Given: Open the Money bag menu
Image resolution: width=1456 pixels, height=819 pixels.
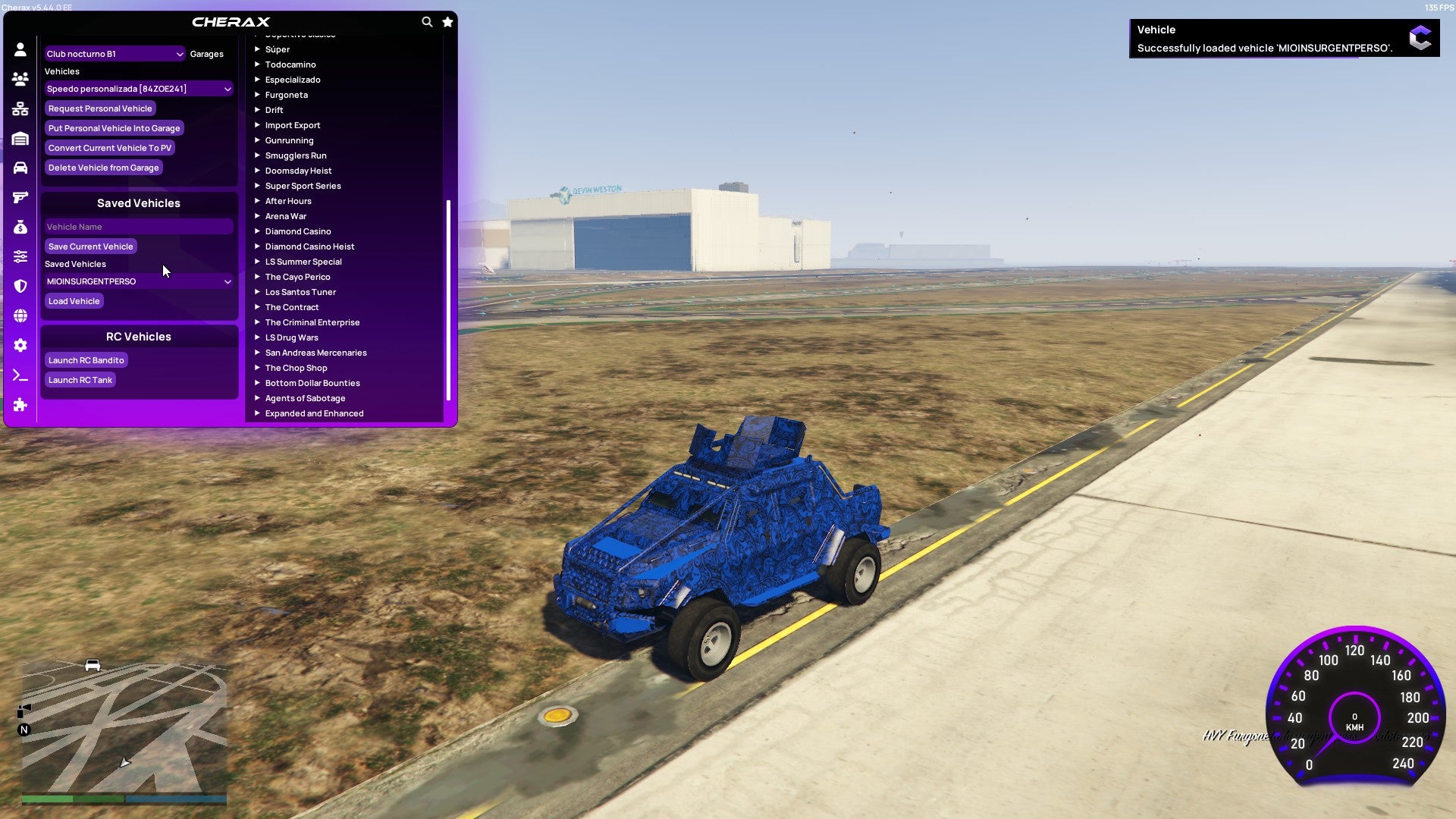Looking at the screenshot, I should tap(20, 227).
